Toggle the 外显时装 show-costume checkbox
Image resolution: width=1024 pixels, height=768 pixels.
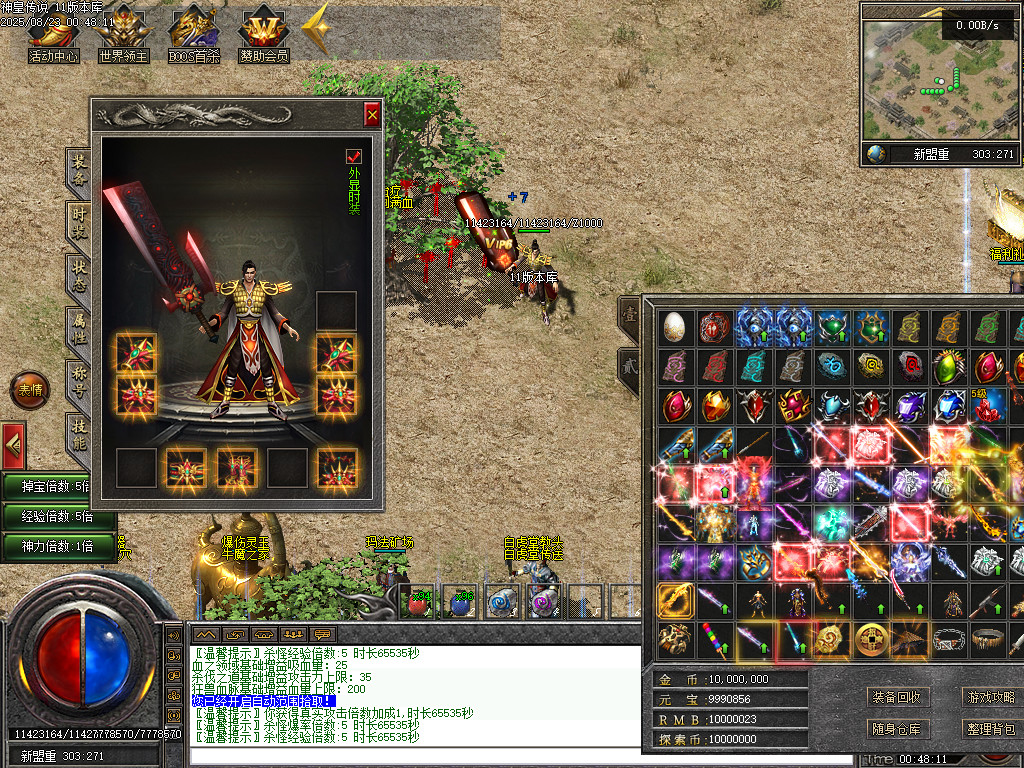click(x=353, y=156)
